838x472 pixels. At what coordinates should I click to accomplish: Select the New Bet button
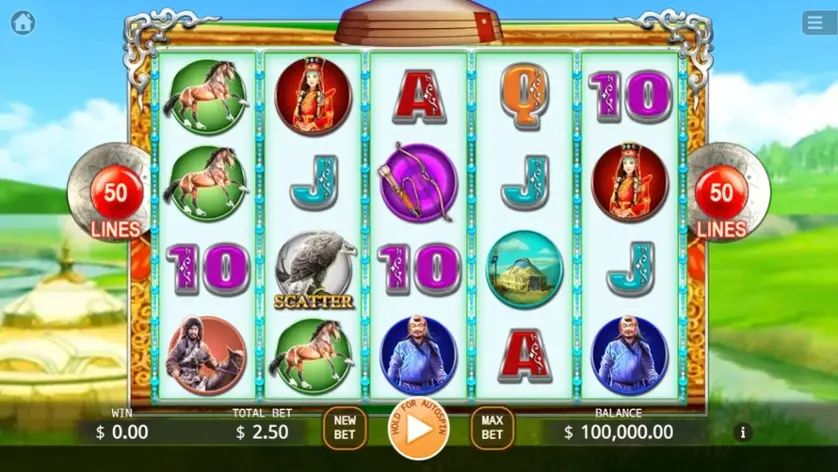pyautogui.click(x=345, y=428)
